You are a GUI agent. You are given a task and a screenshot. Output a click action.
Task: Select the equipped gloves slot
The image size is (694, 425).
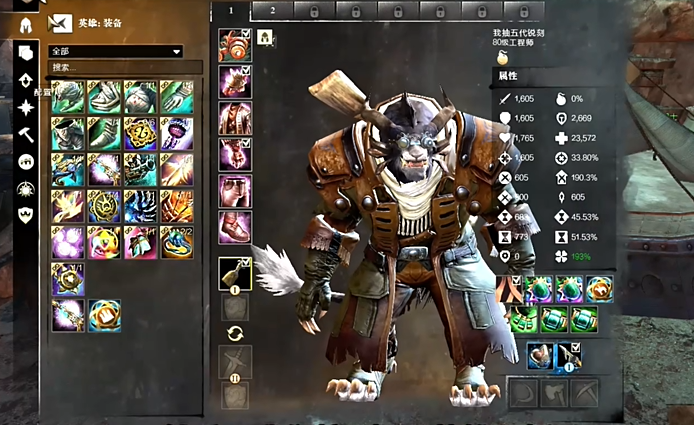pos(235,154)
